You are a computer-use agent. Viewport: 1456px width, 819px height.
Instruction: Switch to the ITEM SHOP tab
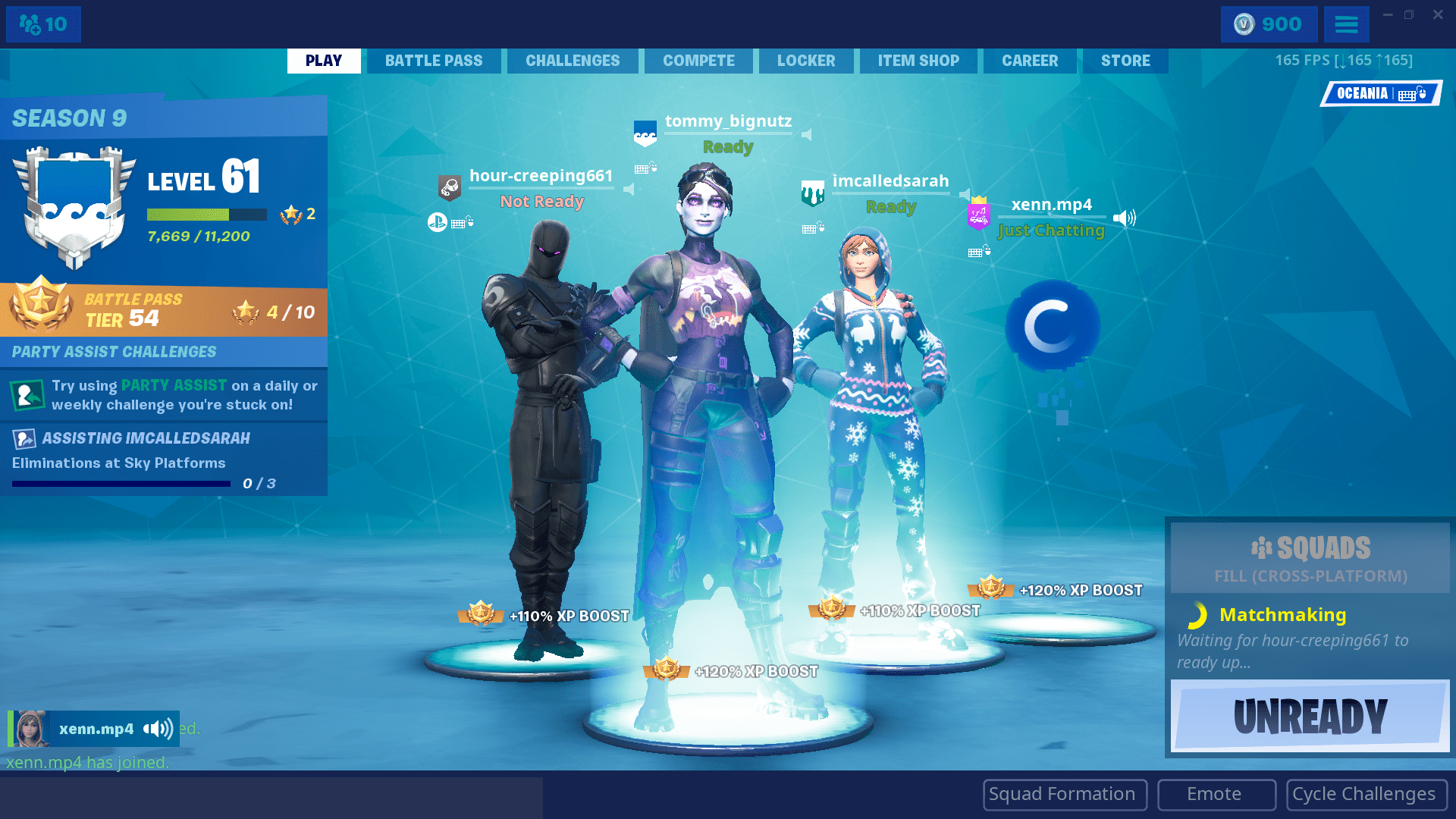(x=918, y=61)
